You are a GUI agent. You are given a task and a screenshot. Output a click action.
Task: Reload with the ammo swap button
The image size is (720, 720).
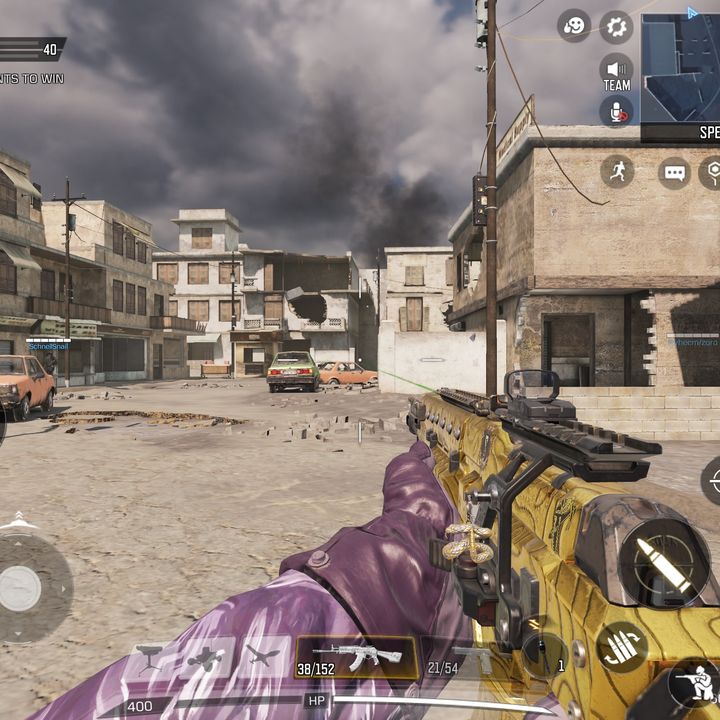[x=622, y=647]
